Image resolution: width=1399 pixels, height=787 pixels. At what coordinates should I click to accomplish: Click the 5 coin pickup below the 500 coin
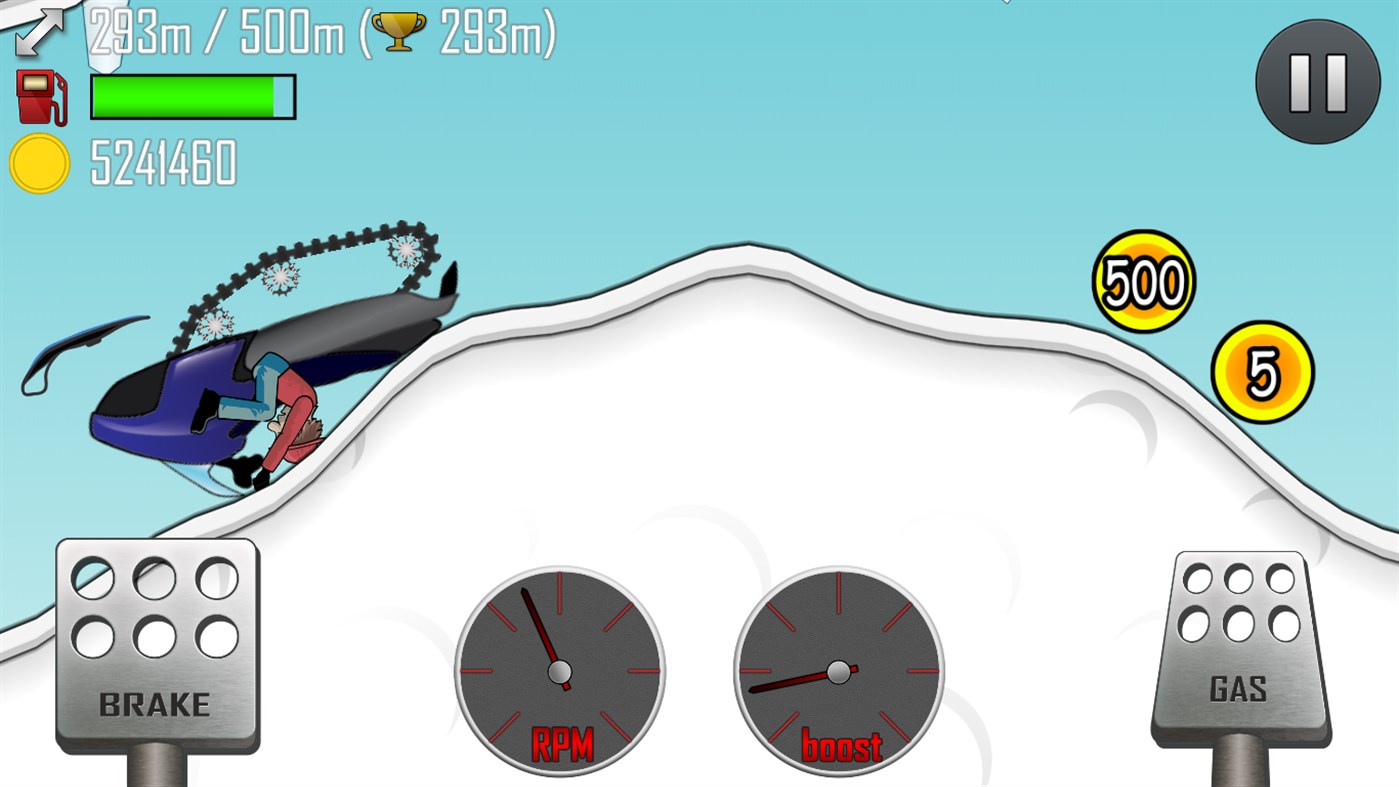click(1262, 373)
